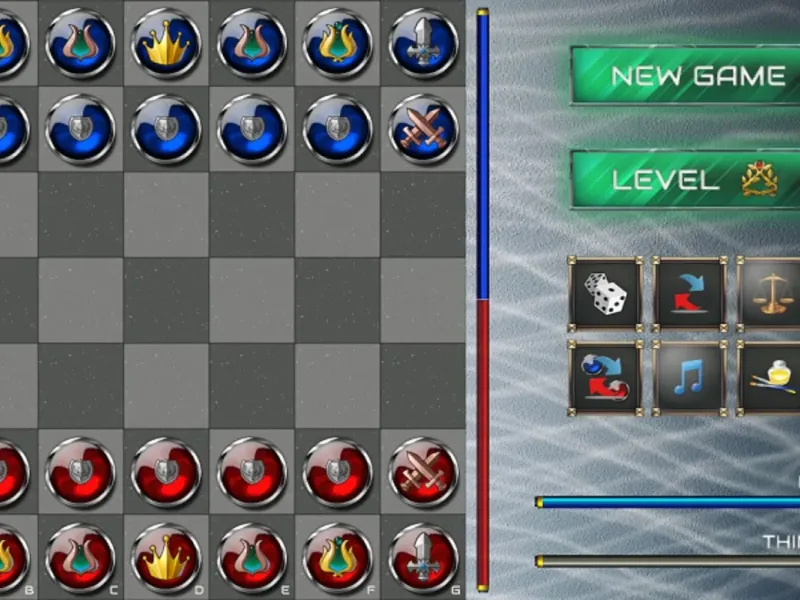
Task: Select the blue crown piece
Action: [166, 43]
